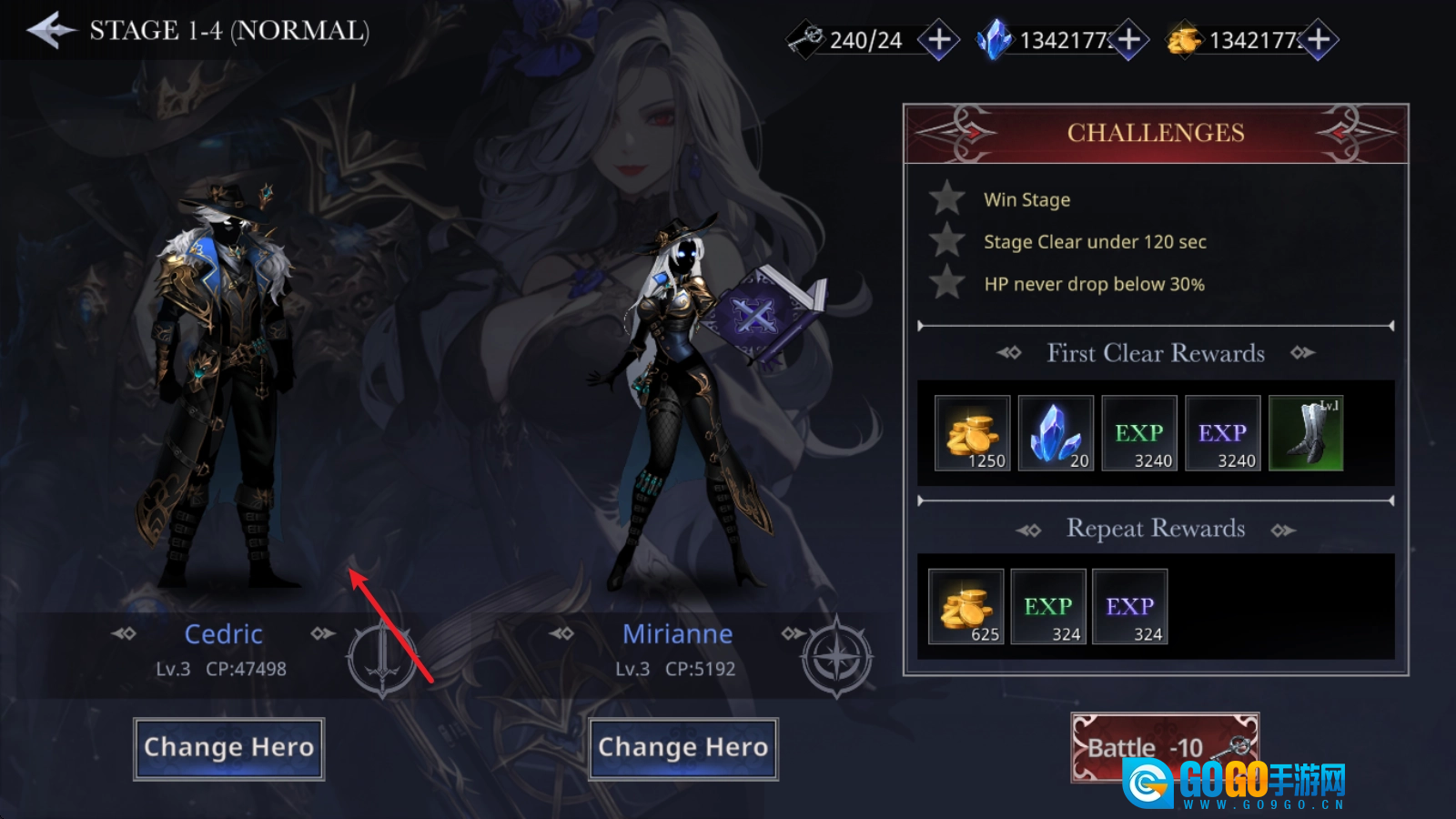
Task: Inspect the first clear gold reward 1250
Action: 973,433
